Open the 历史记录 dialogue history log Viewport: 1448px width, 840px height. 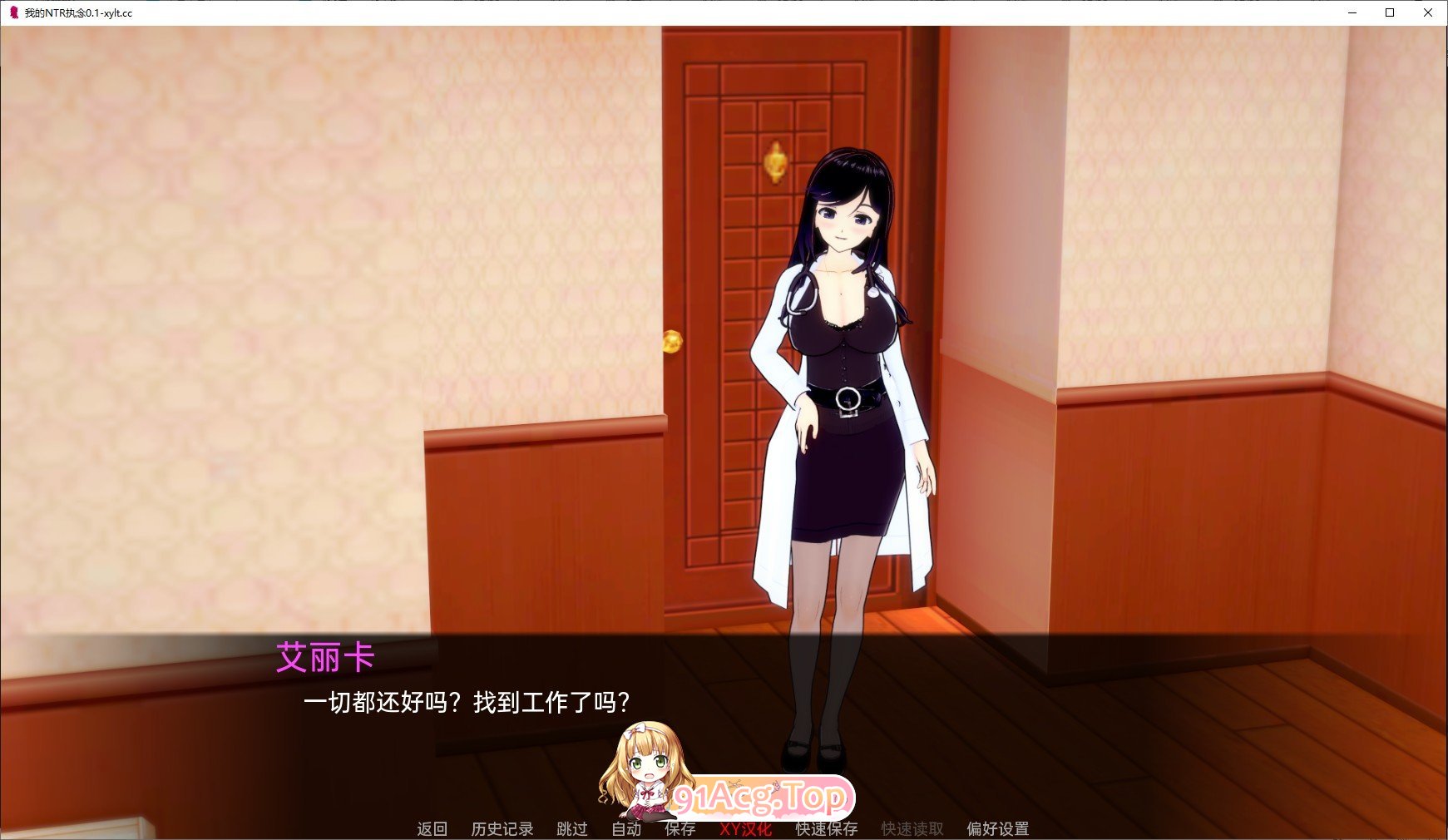pos(502,828)
